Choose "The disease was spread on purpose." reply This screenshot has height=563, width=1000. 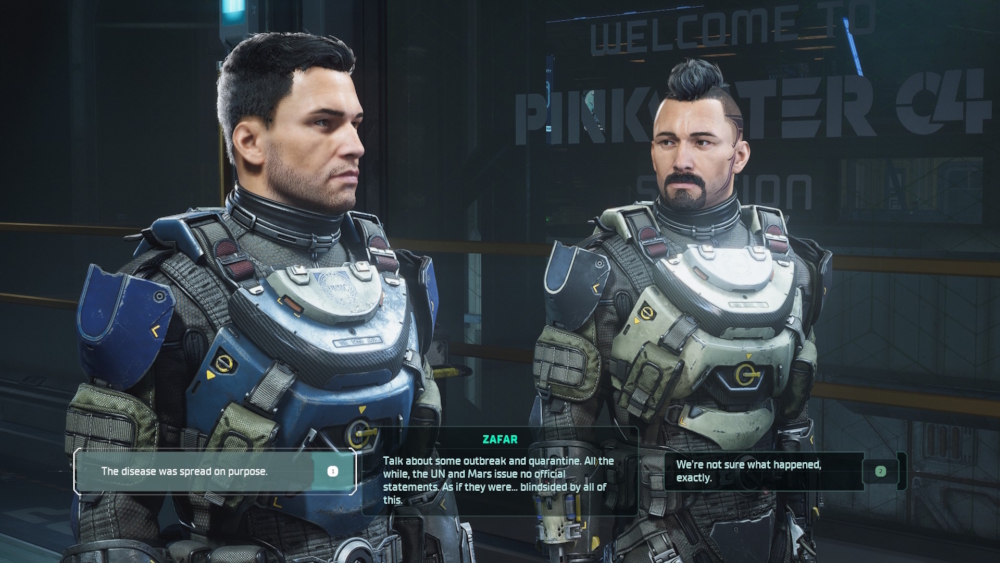click(x=214, y=471)
